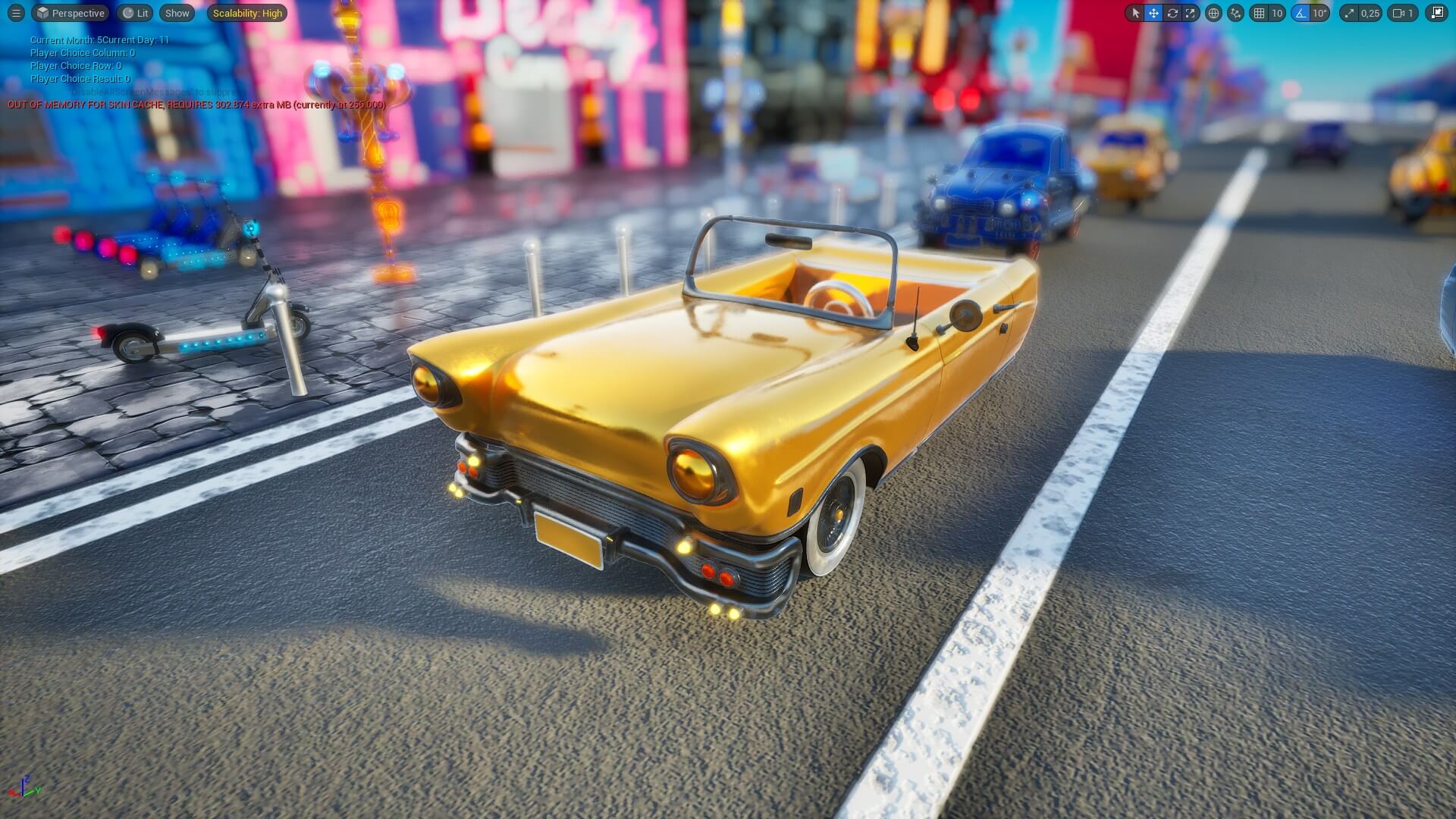The height and width of the screenshot is (819, 1456).
Task: Click the angle snap 10° value control
Action: tap(1321, 13)
